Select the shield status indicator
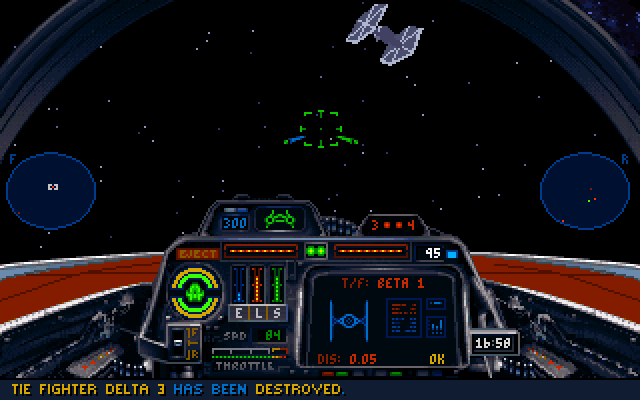The width and height of the screenshot is (640, 400). [x=196, y=288]
